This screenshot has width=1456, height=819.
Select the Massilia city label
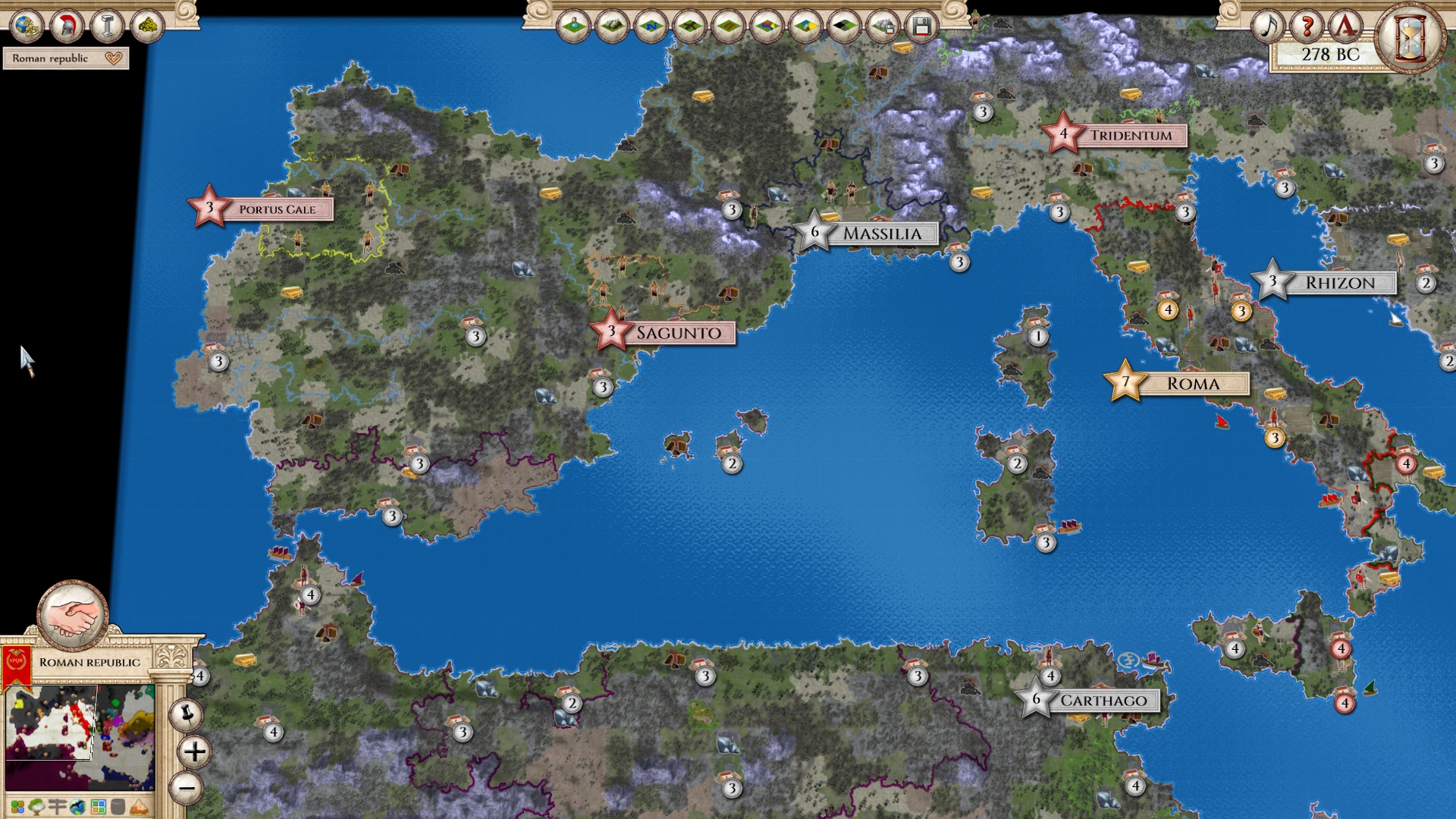[882, 234]
